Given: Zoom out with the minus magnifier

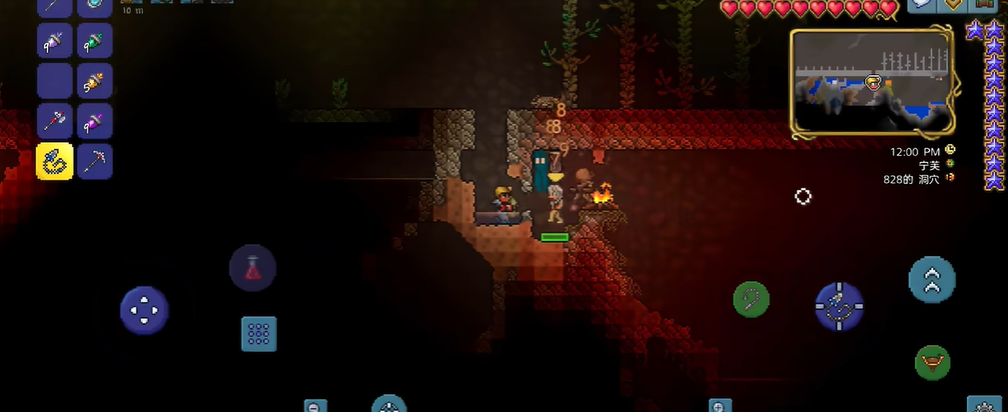Looking at the screenshot, I should [x=316, y=406].
